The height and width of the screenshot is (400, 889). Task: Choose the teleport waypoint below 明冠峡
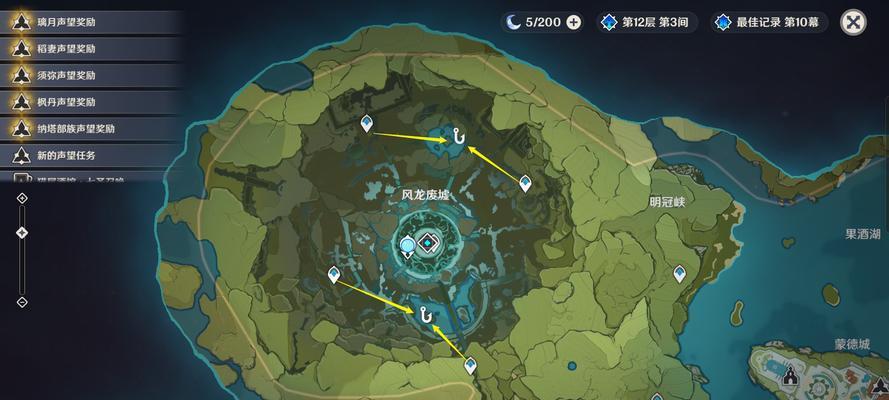681,272
